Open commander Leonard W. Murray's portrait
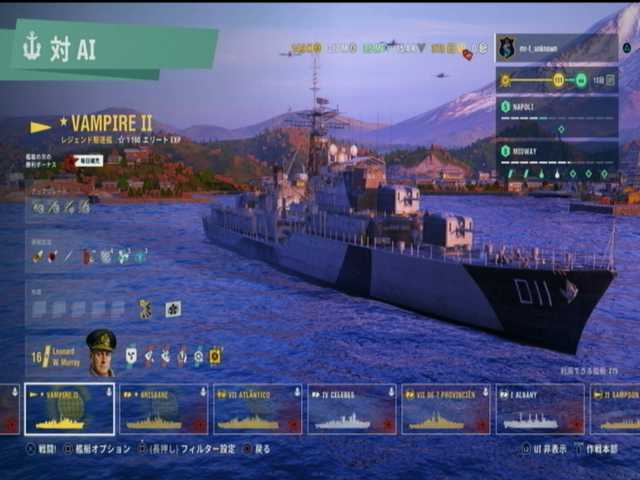This screenshot has height=480, width=640. [100, 353]
